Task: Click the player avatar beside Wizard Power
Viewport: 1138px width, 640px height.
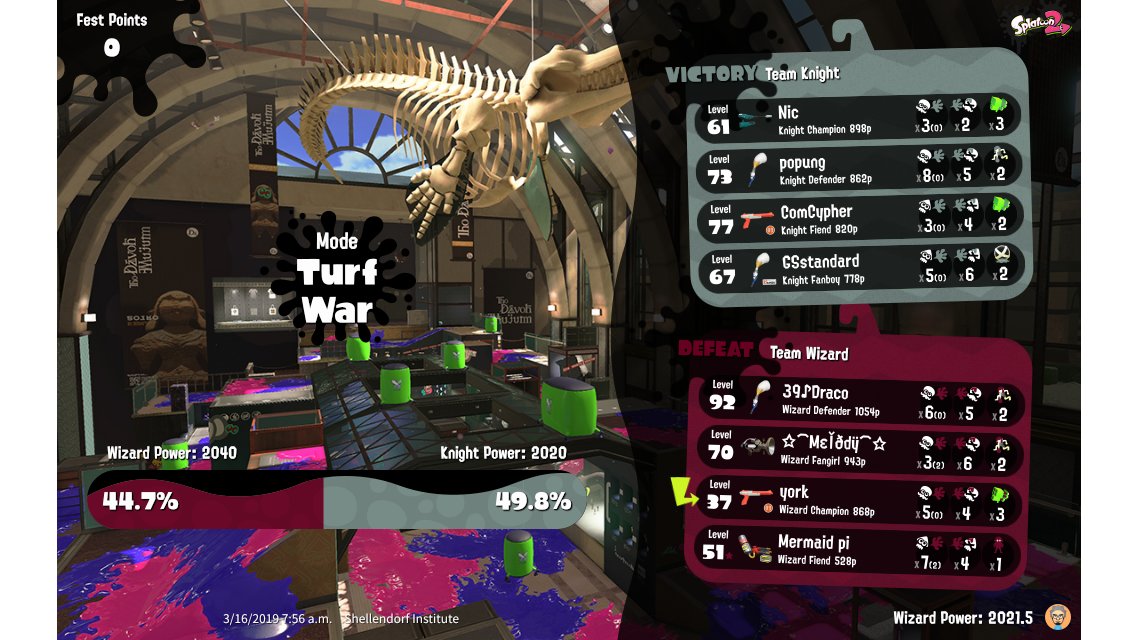Action: 1058,615
